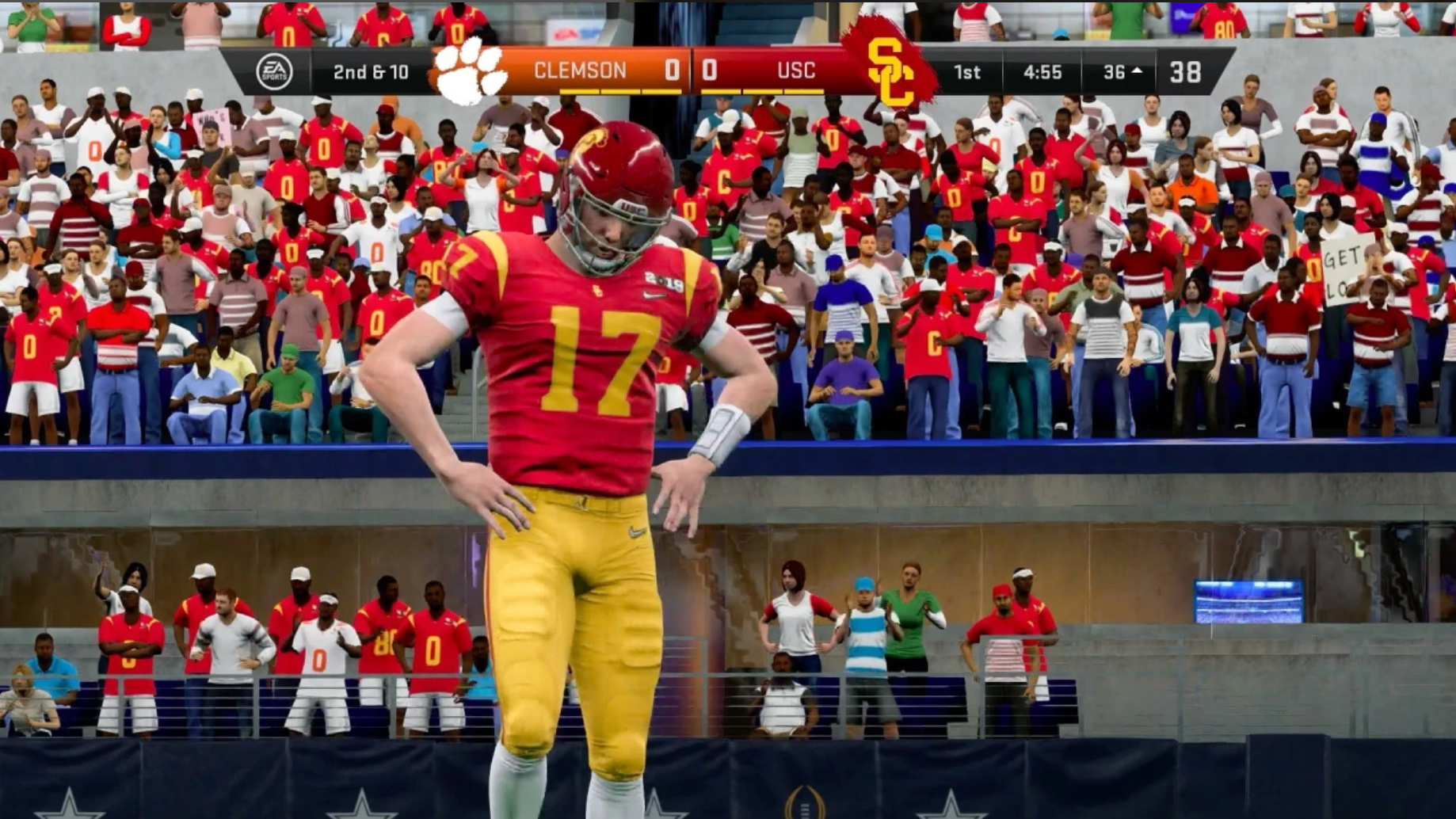Toggle the play clock arrow next to 36
The image size is (1456, 819).
pos(1138,70)
